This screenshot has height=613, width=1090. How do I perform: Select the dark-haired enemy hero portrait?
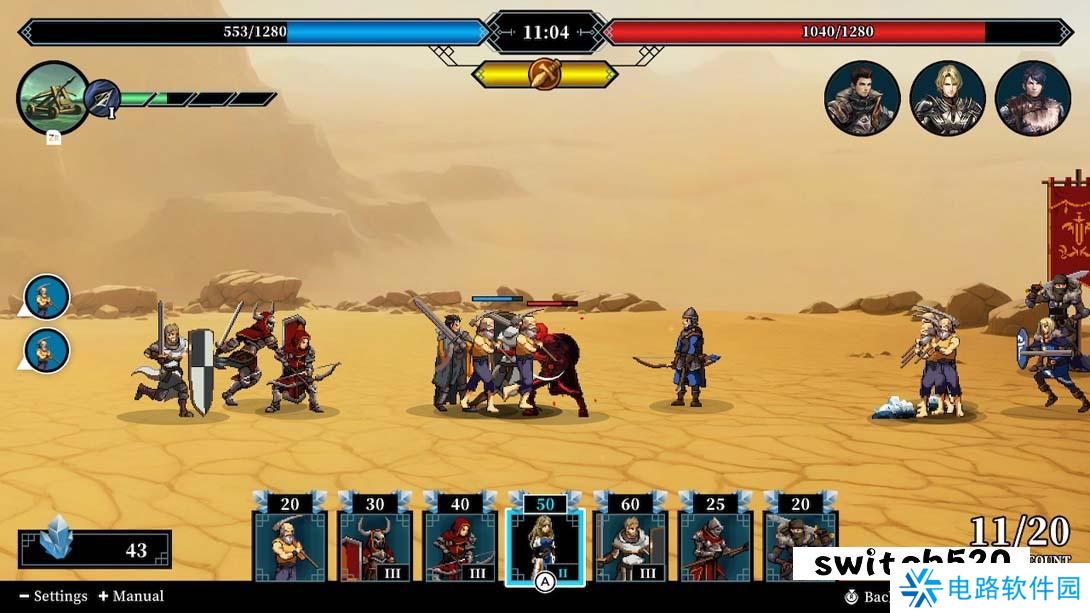(x=862, y=98)
